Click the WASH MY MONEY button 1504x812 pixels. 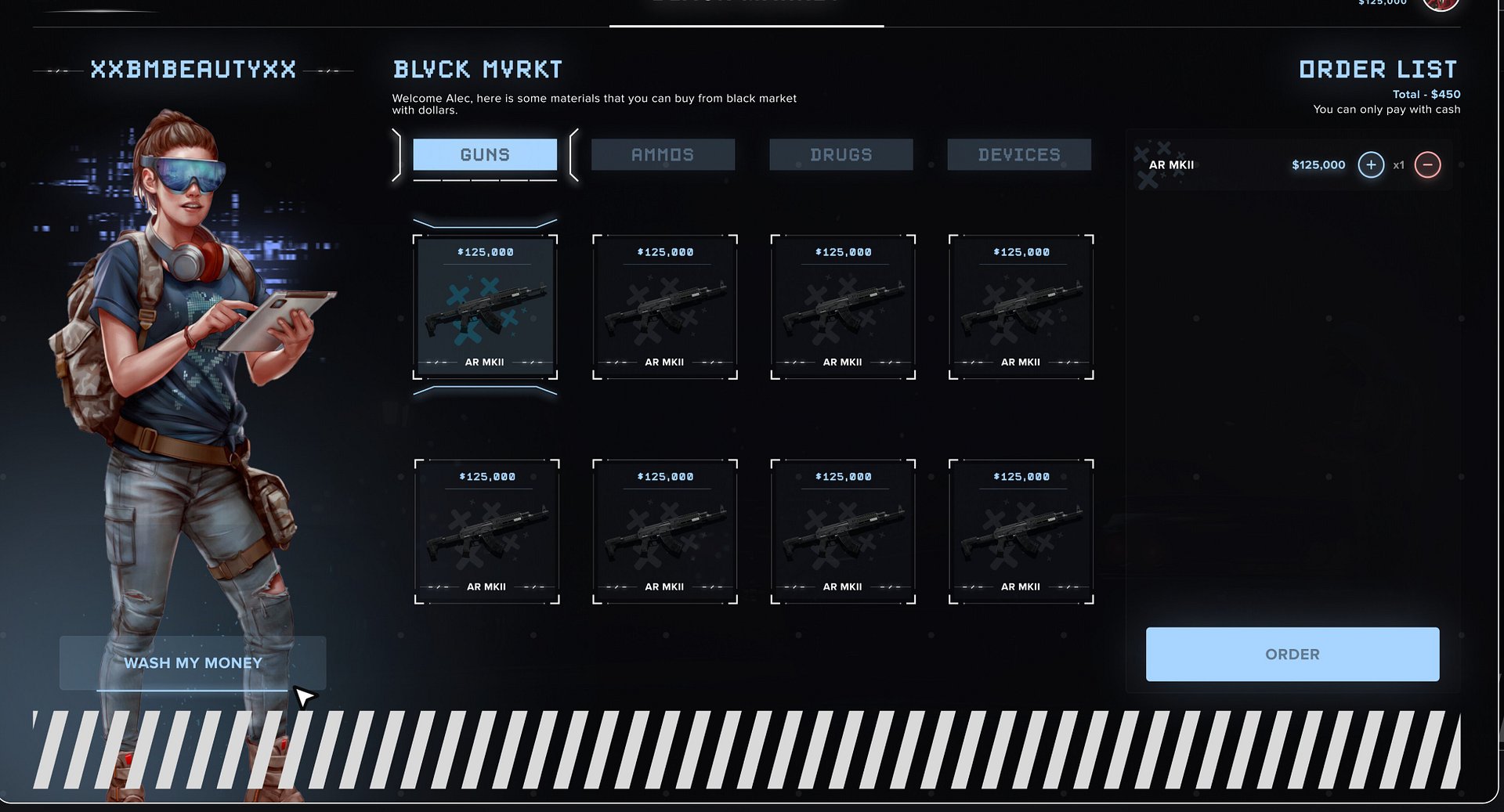click(193, 662)
